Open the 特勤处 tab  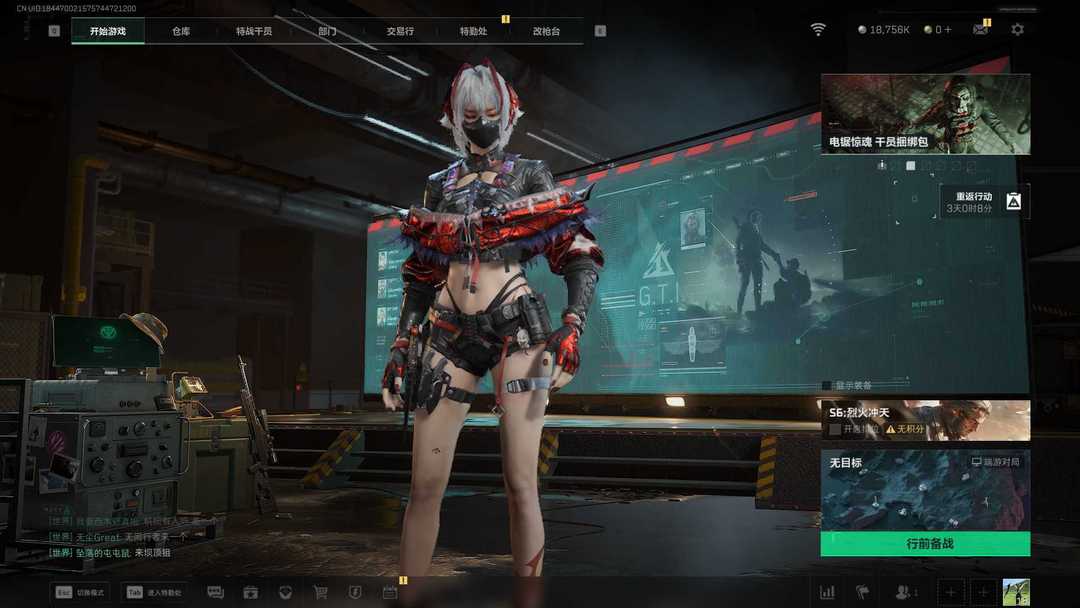pos(473,31)
